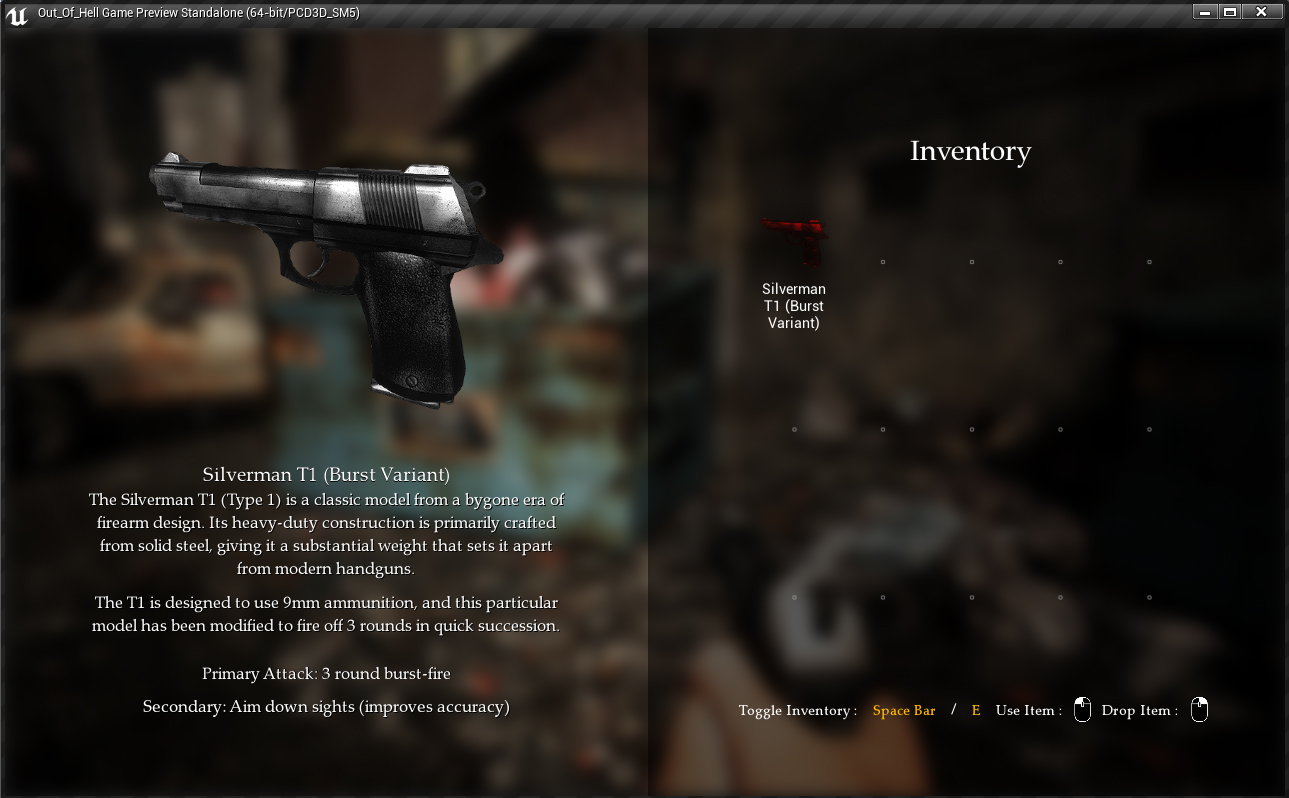The height and width of the screenshot is (798, 1289).
Task: Minimize the game preview window
Action: (1206, 12)
